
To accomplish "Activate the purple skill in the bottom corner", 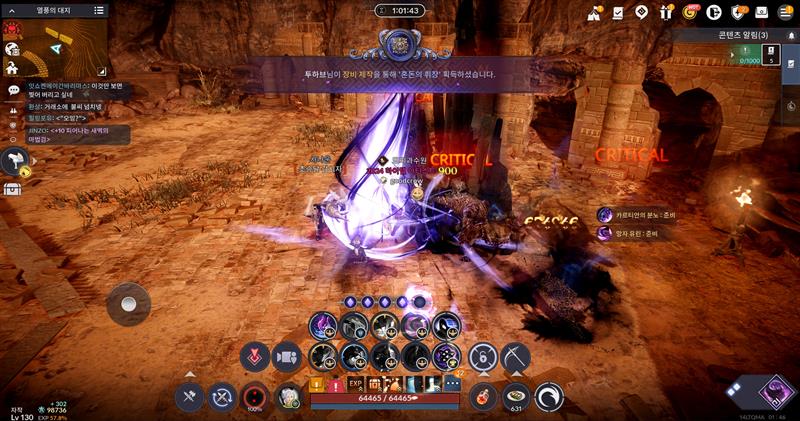I will click(x=775, y=391).
